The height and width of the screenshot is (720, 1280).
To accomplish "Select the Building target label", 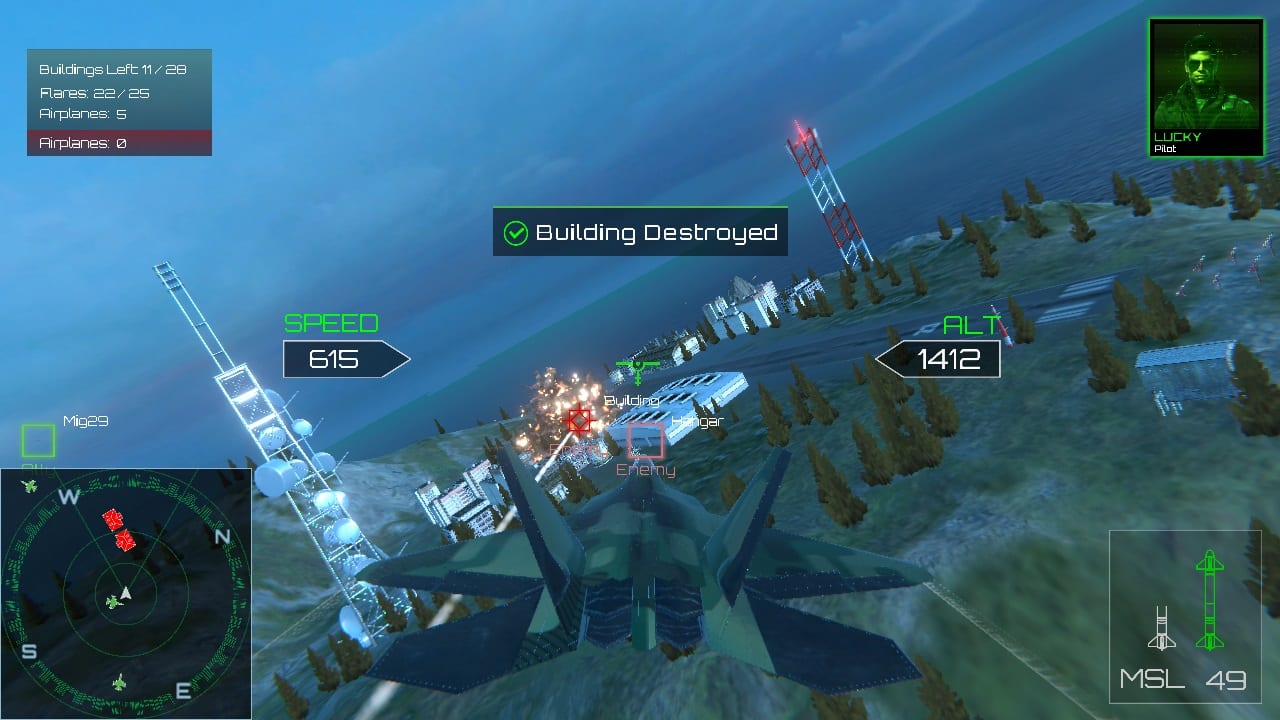I will click(x=634, y=399).
